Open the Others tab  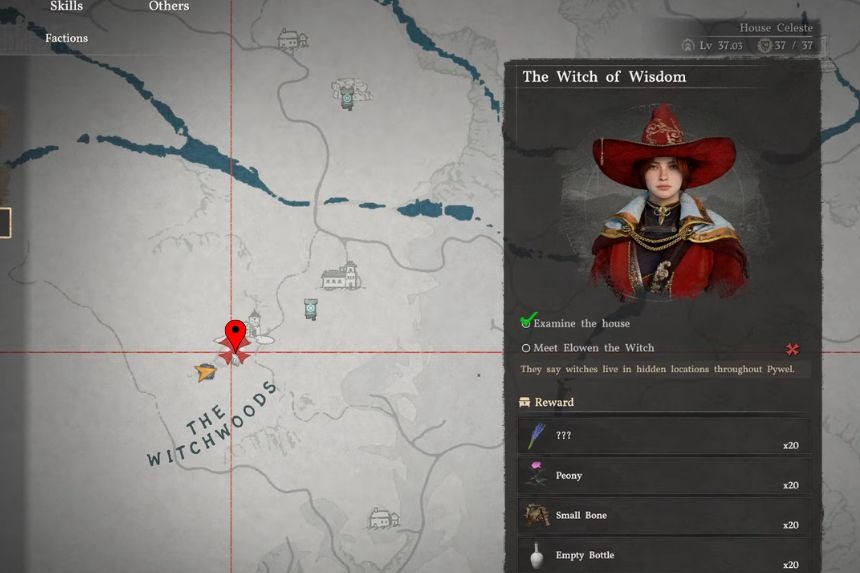(x=169, y=7)
